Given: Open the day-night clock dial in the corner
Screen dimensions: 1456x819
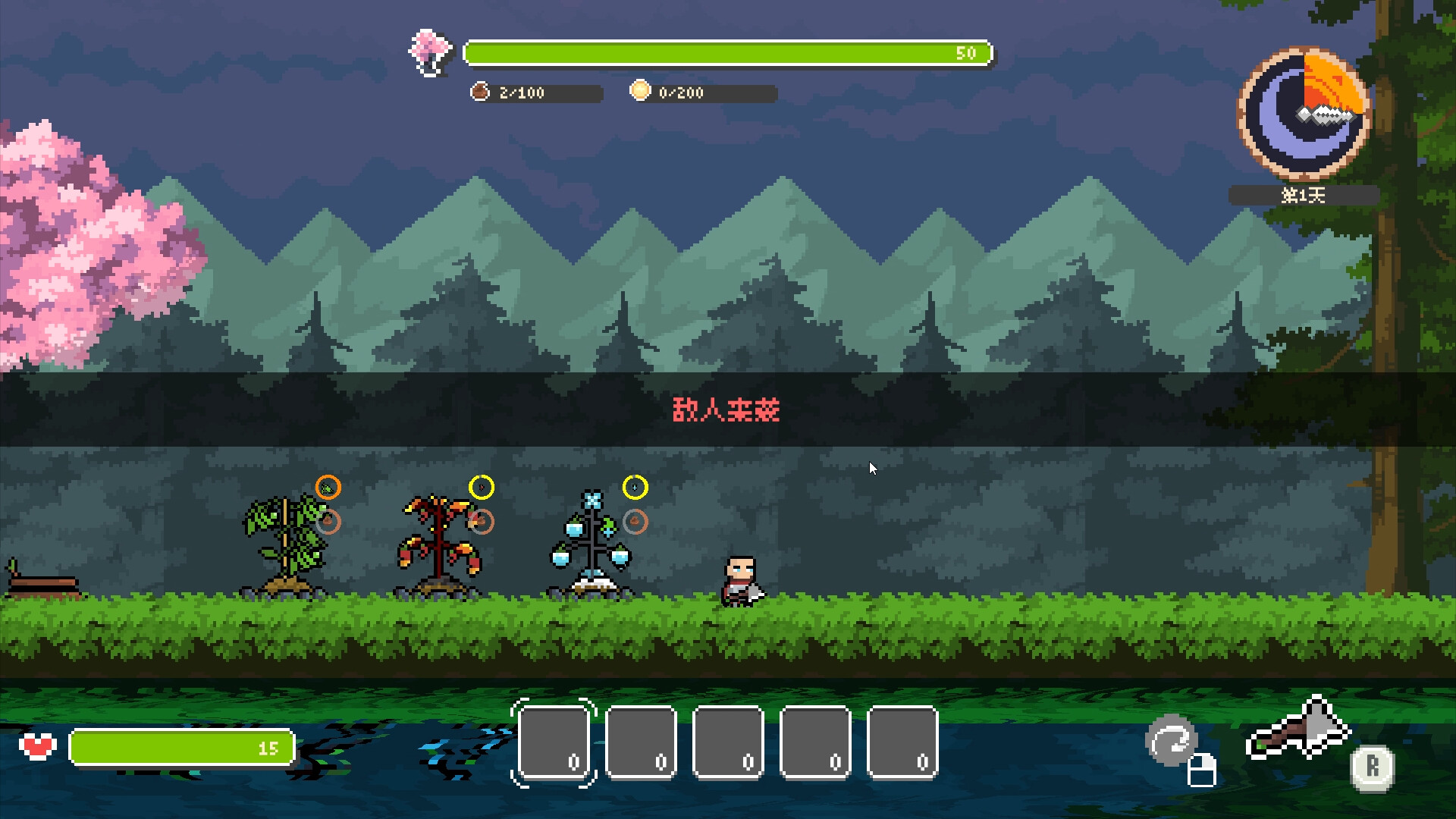Looking at the screenshot, I should [x=1303, y=112].
